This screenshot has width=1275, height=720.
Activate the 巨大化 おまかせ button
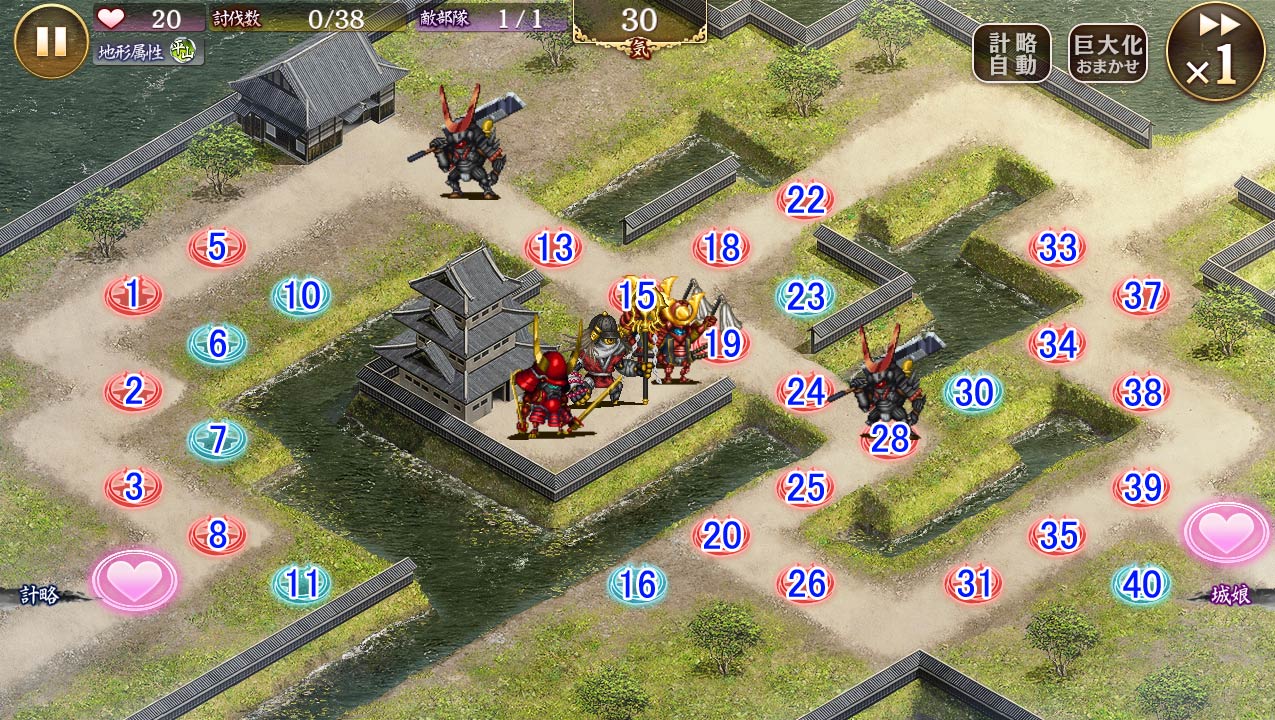click(1107, 54)
